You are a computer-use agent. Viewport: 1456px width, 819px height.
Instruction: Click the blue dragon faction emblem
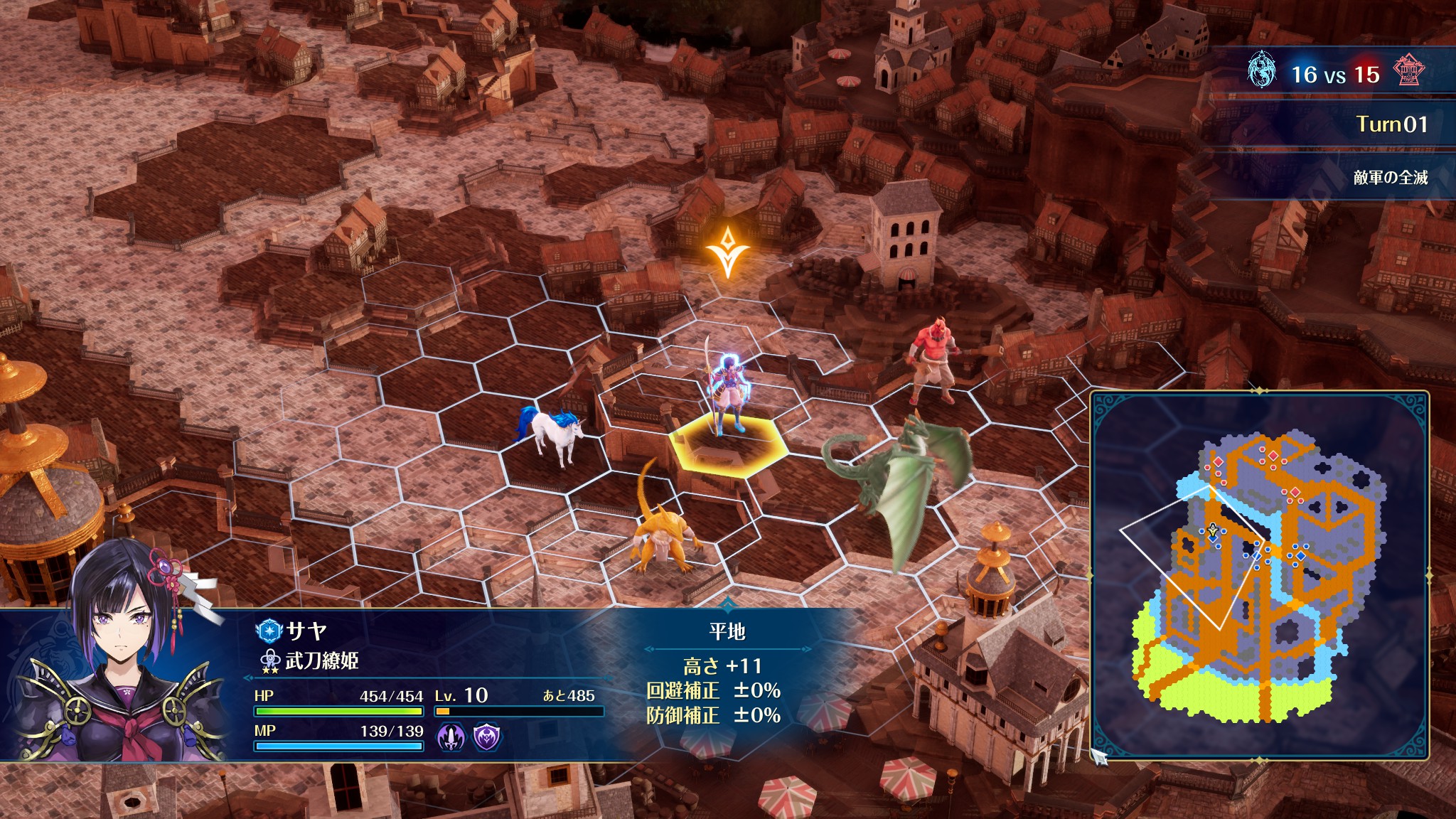1261,72
